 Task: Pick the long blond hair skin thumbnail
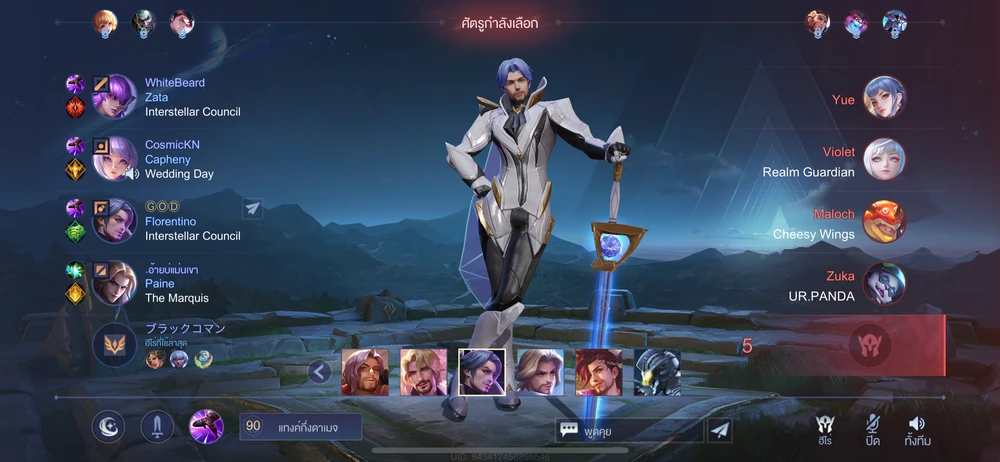[x=540, y=372]
